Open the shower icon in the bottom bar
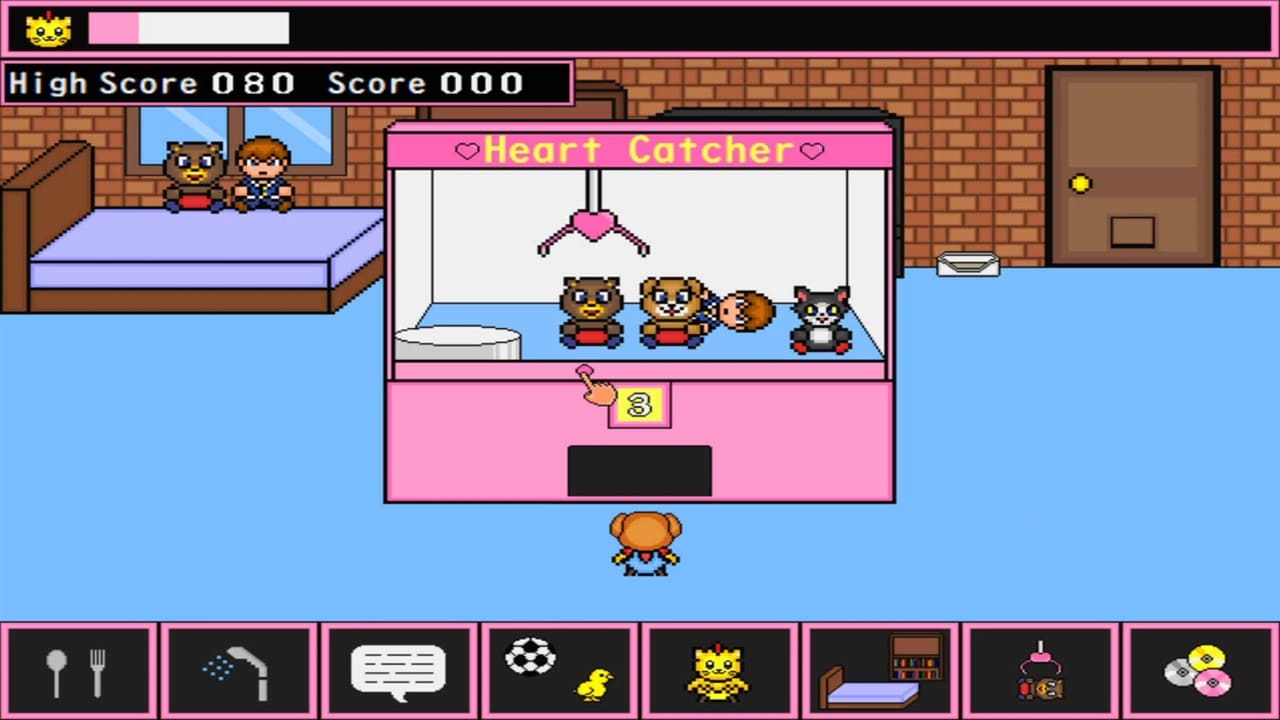Image resolution: width=1280 pixels, height=720 pixels. pyautogui.click(x=240, y=670)
